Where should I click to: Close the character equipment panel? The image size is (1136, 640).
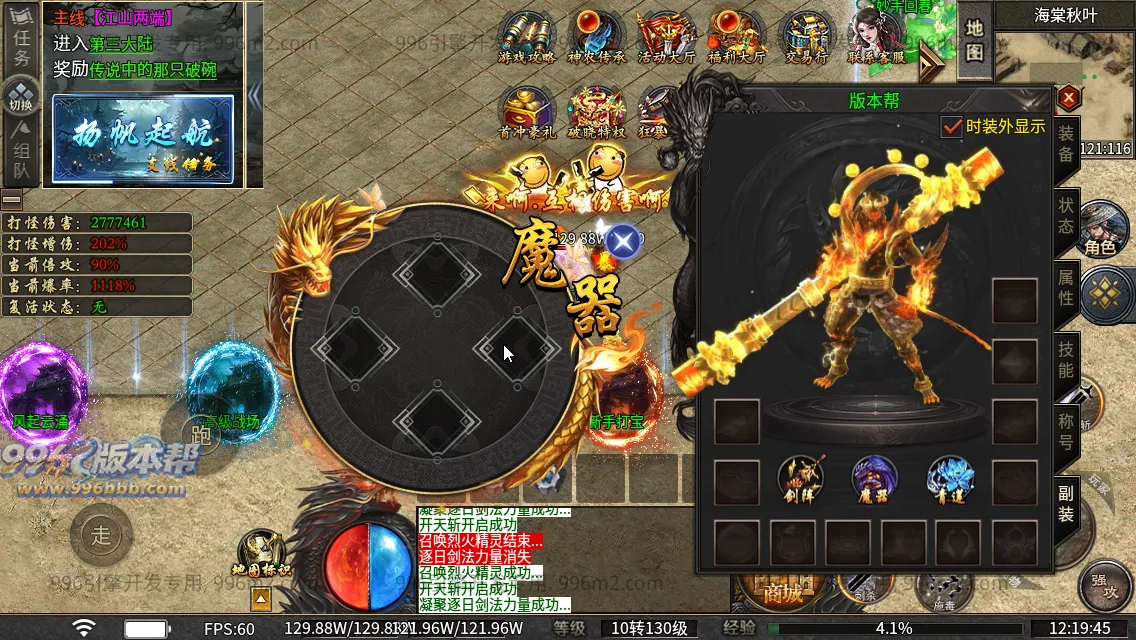(x=1069, y=98)
